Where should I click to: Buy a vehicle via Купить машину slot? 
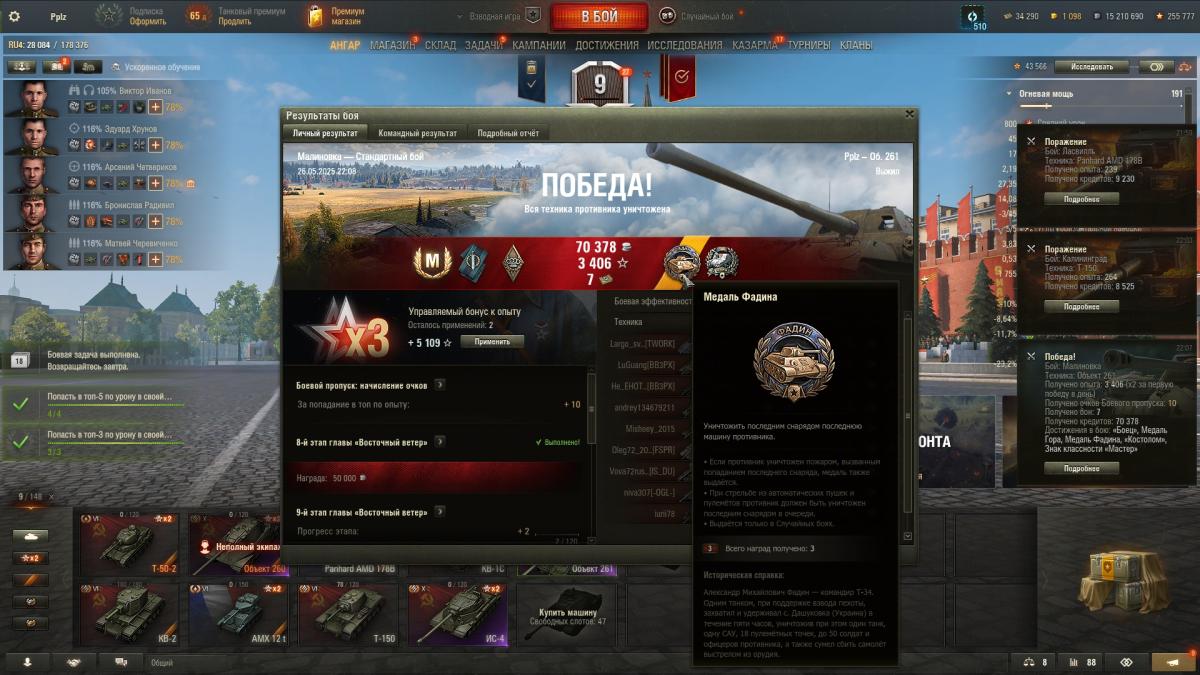click(567, 614)
